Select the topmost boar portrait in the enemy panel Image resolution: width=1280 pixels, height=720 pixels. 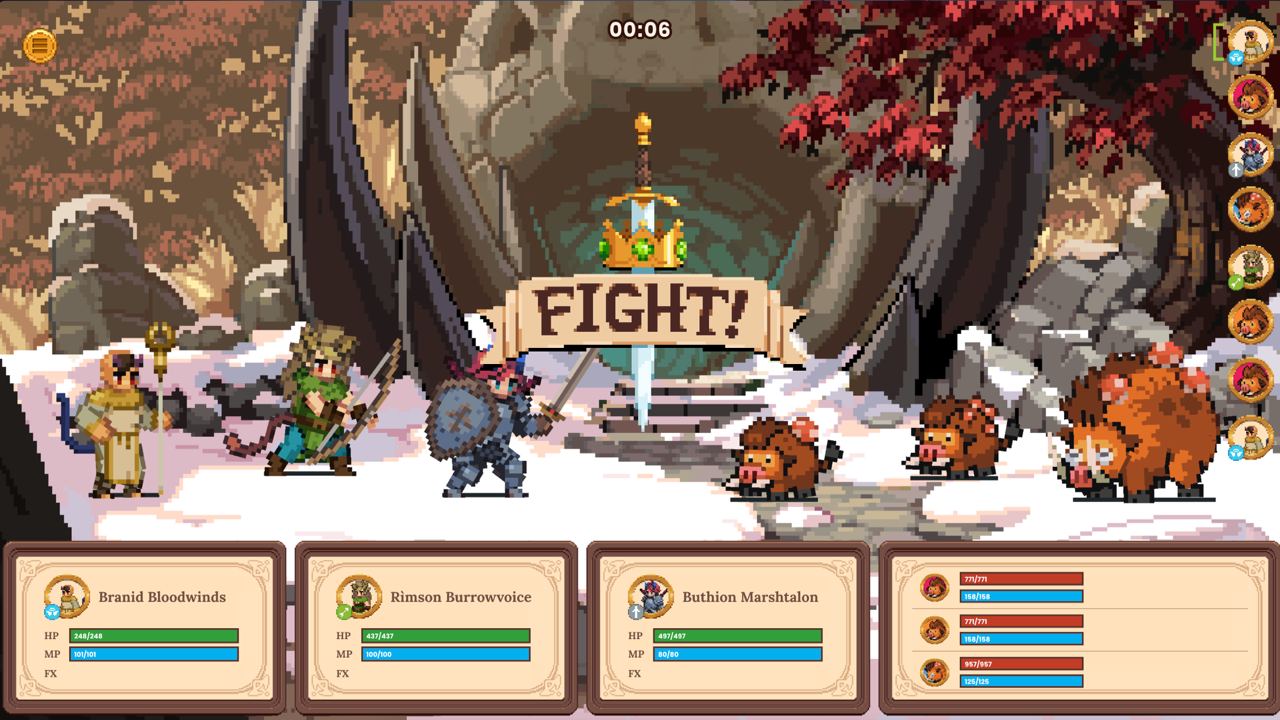pyautogui.click(x=936, y=587)
